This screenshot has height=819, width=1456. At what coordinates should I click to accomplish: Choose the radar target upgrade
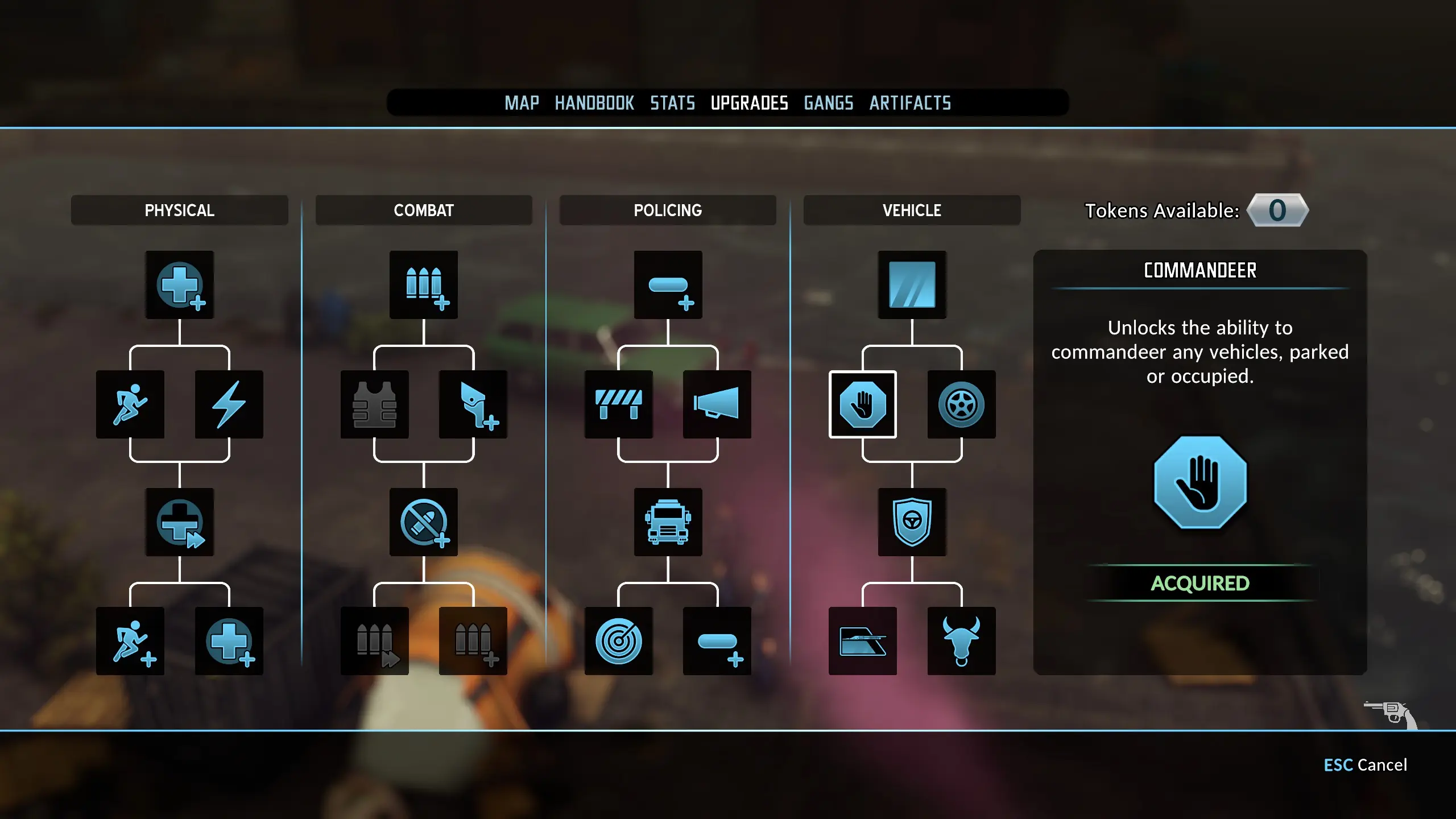point(618,641)
